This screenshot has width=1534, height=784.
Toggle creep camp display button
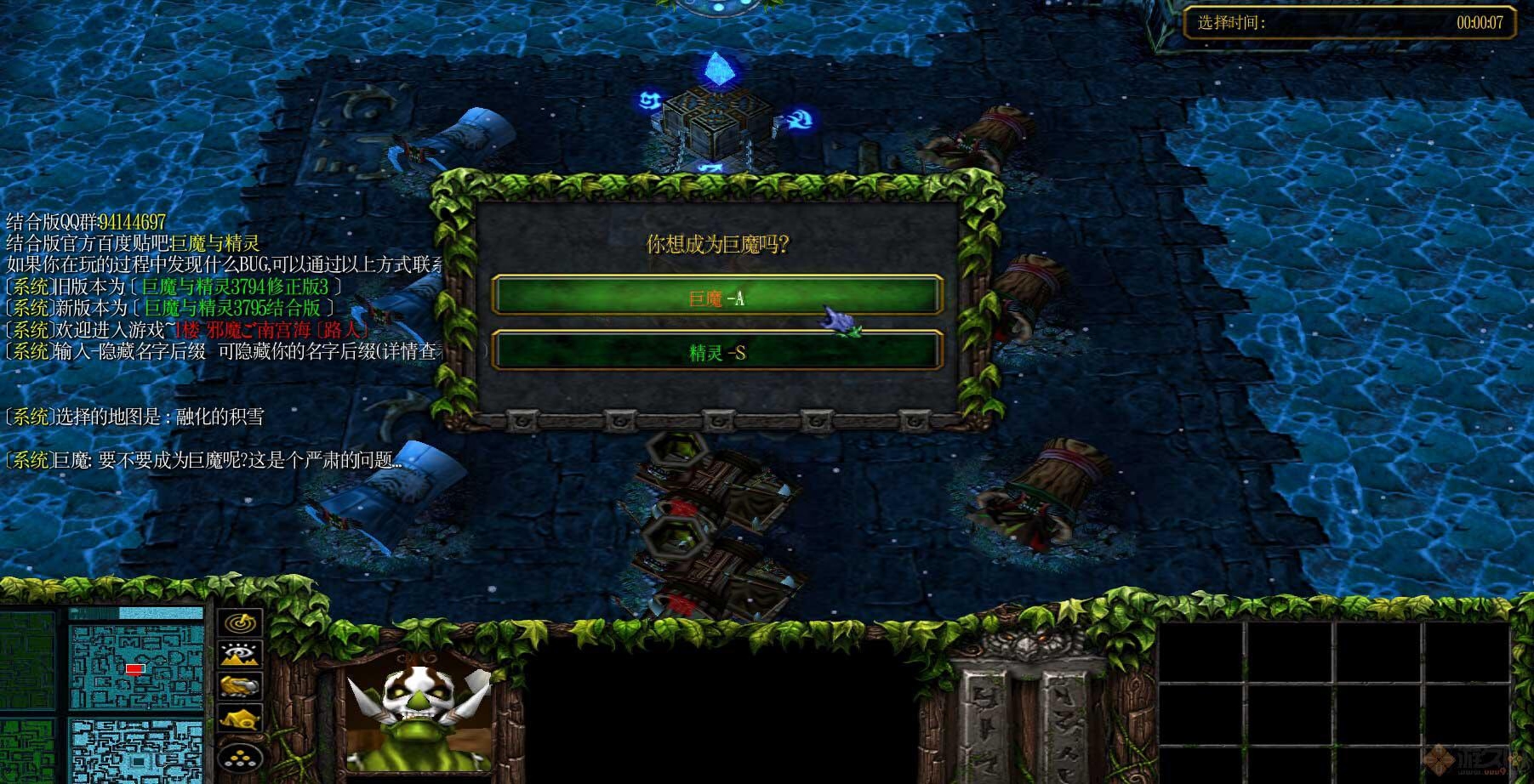coord(241,719)
